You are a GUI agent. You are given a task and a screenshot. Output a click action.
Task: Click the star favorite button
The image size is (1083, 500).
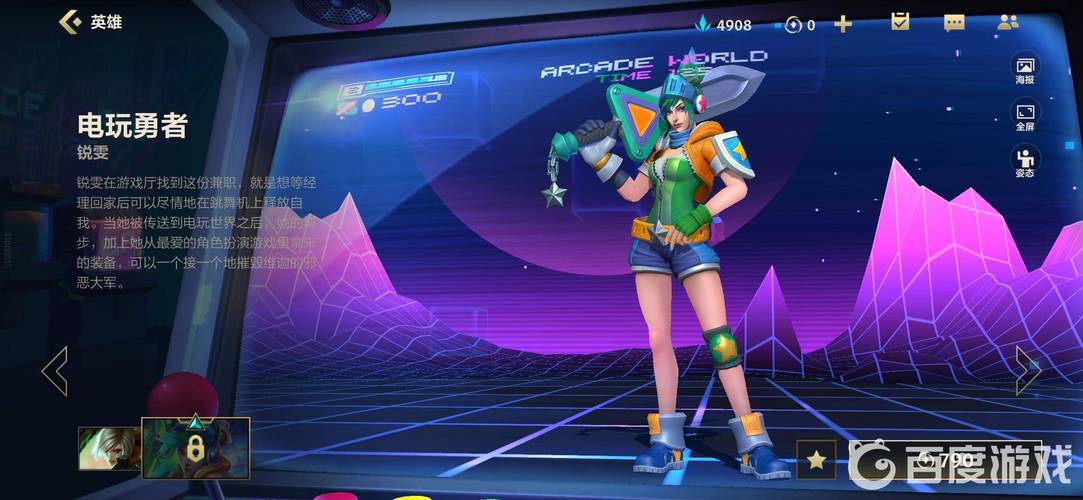pyautogui.click(x=817, y=459)
